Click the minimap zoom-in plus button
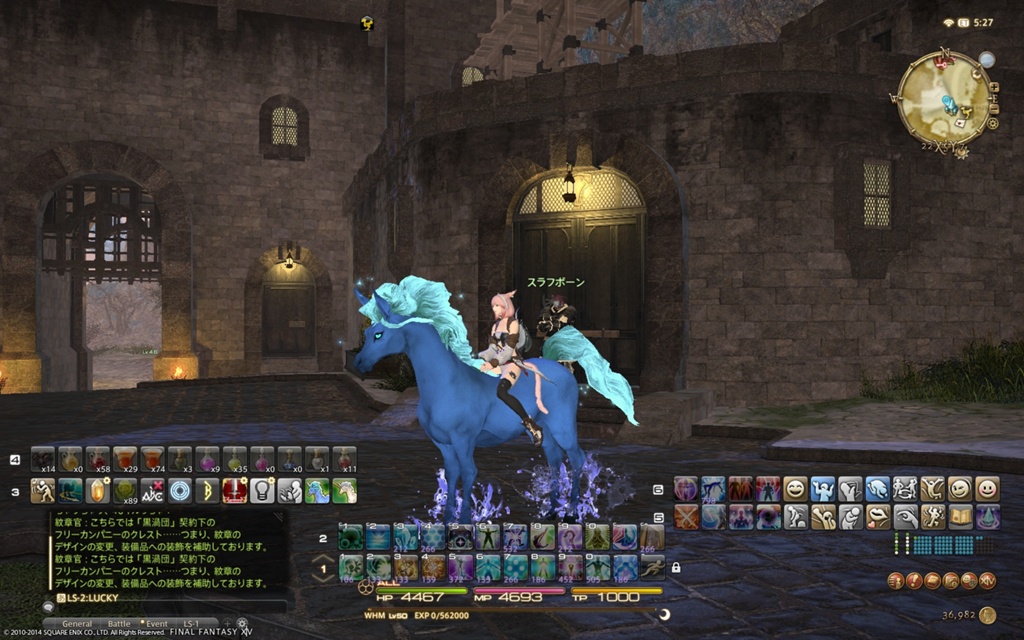1024x640 pixels. point(993,87)
